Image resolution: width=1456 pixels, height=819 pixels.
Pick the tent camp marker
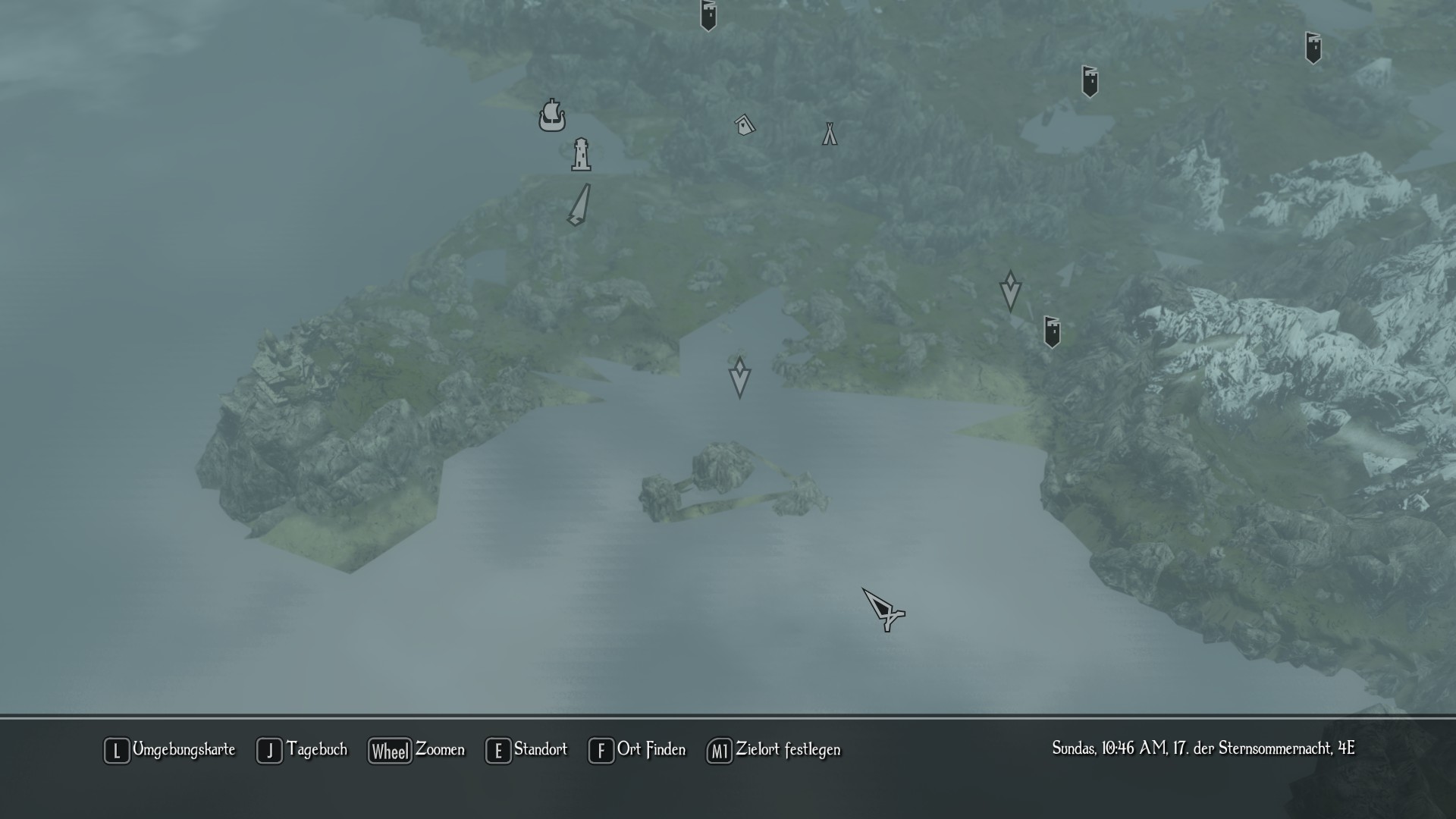(830, 134)
